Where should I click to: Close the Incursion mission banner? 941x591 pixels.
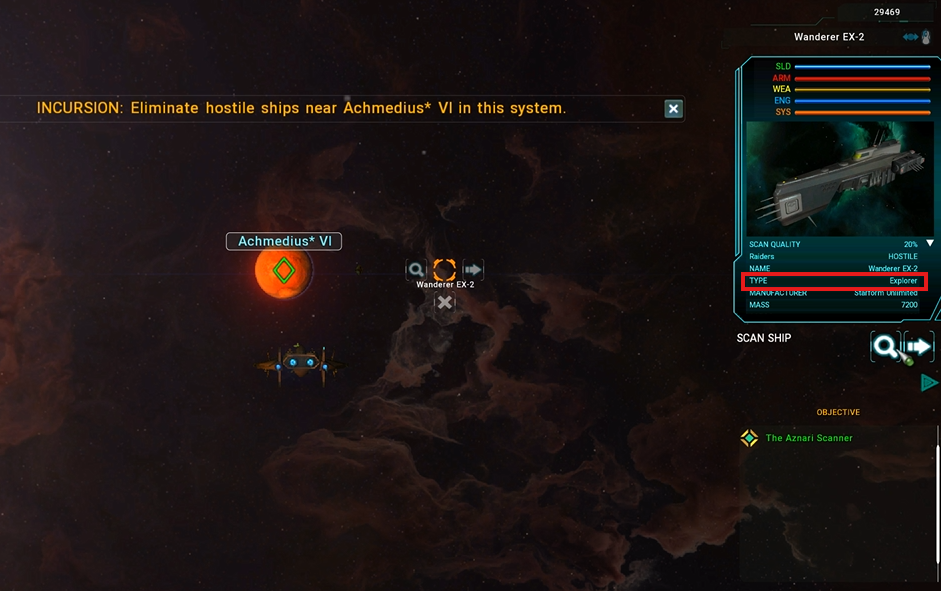pyautogui.click(x=674, y=108)
